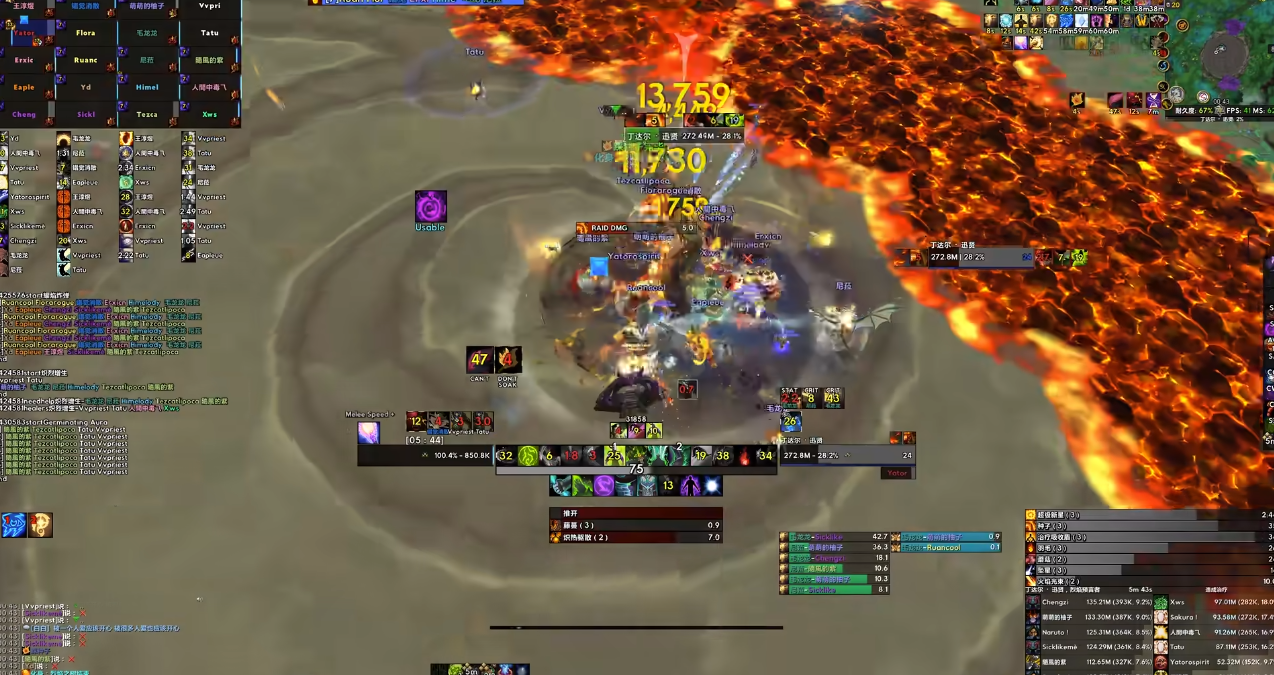The image size is (1274, 675).
Task: Select the small Yator target-of-target frame
Action: point(896,473)
